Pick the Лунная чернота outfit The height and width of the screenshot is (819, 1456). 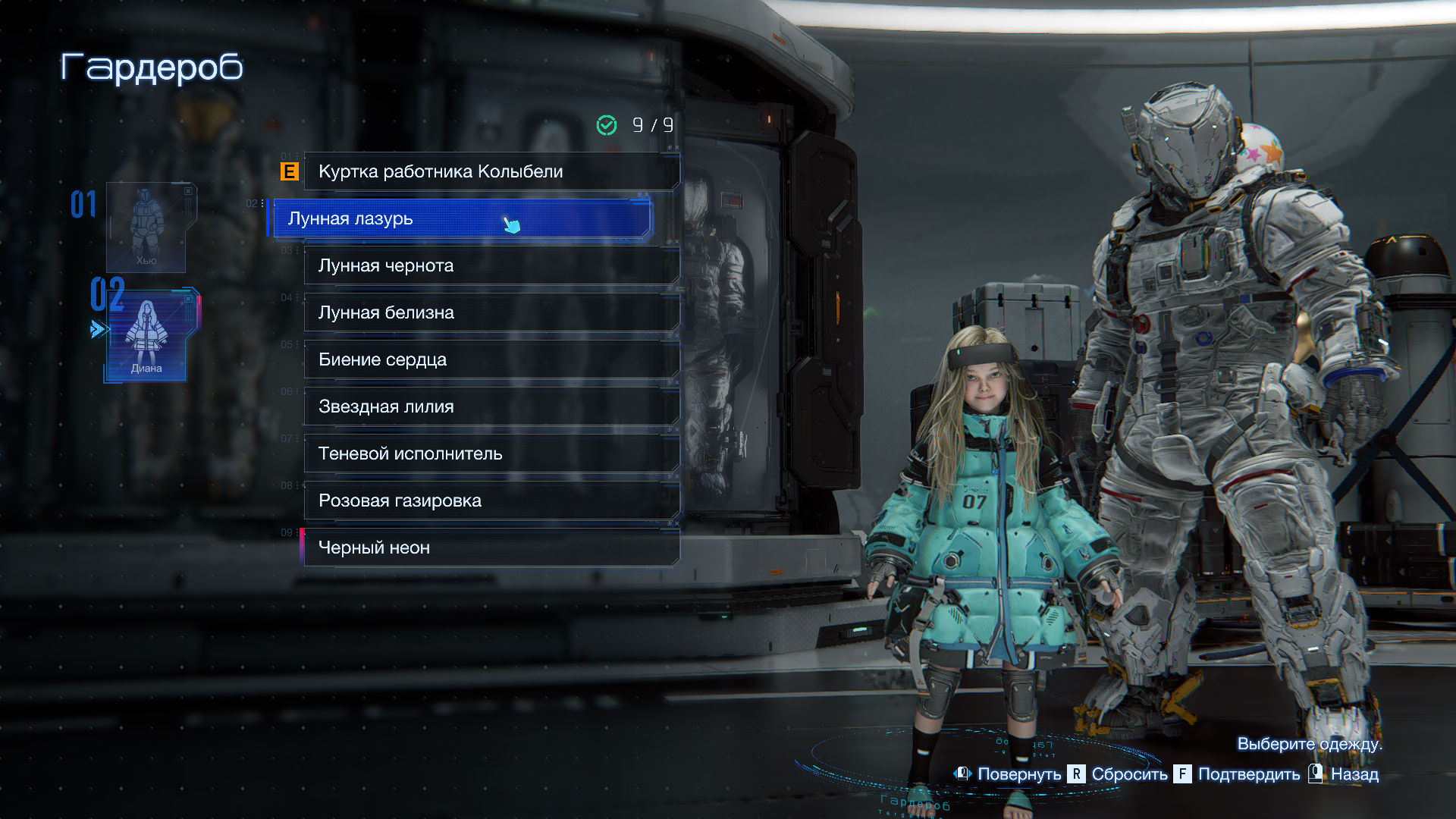pyautogui.click(x=491, y=265)
